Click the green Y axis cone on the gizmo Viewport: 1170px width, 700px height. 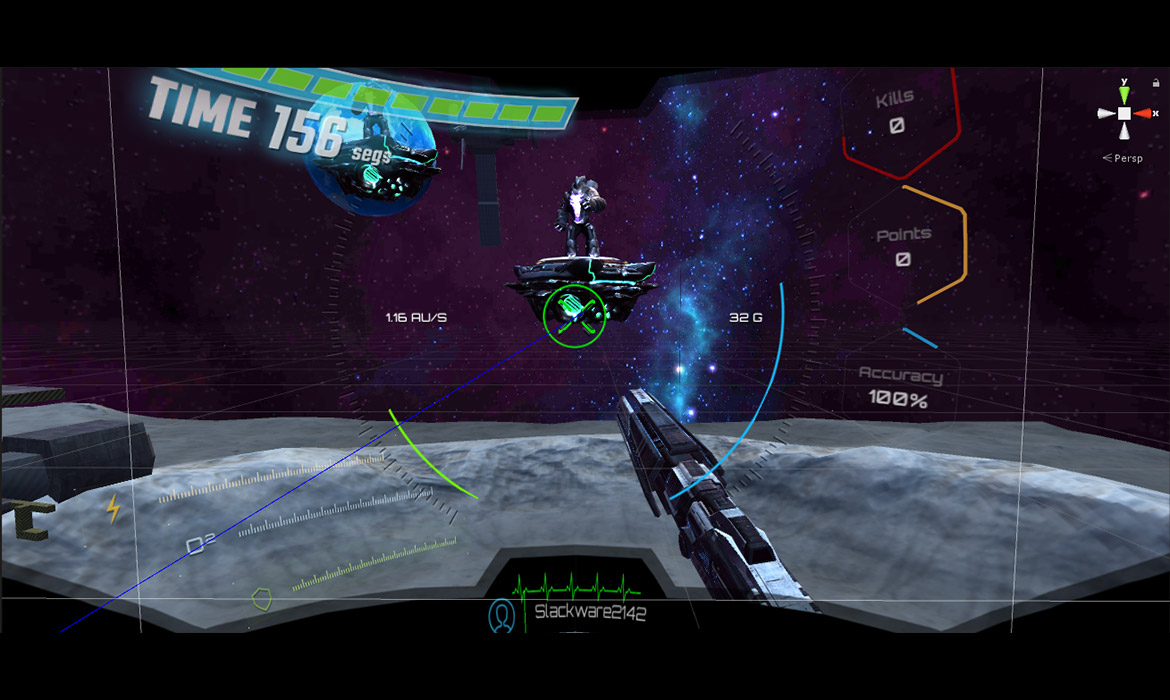click(x=1124, y=94)
